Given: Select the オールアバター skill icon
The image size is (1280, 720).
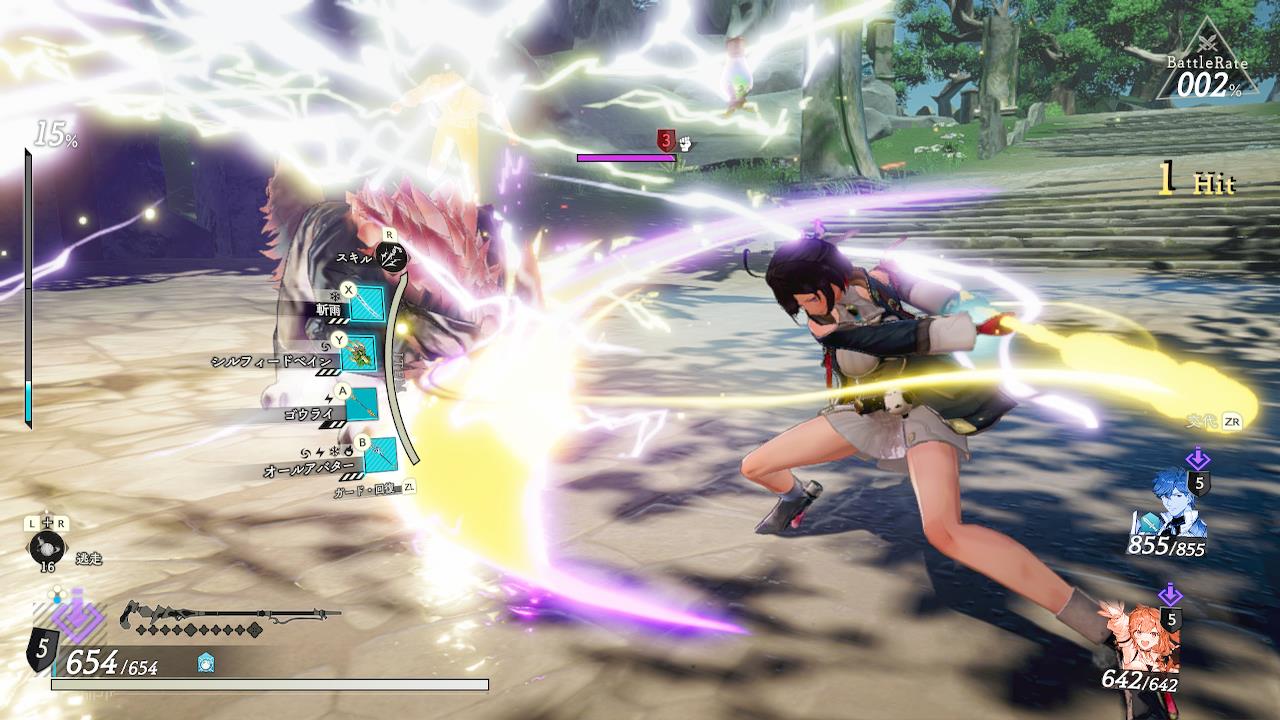Looking at the screenshot, I should [x=380, y=454].
